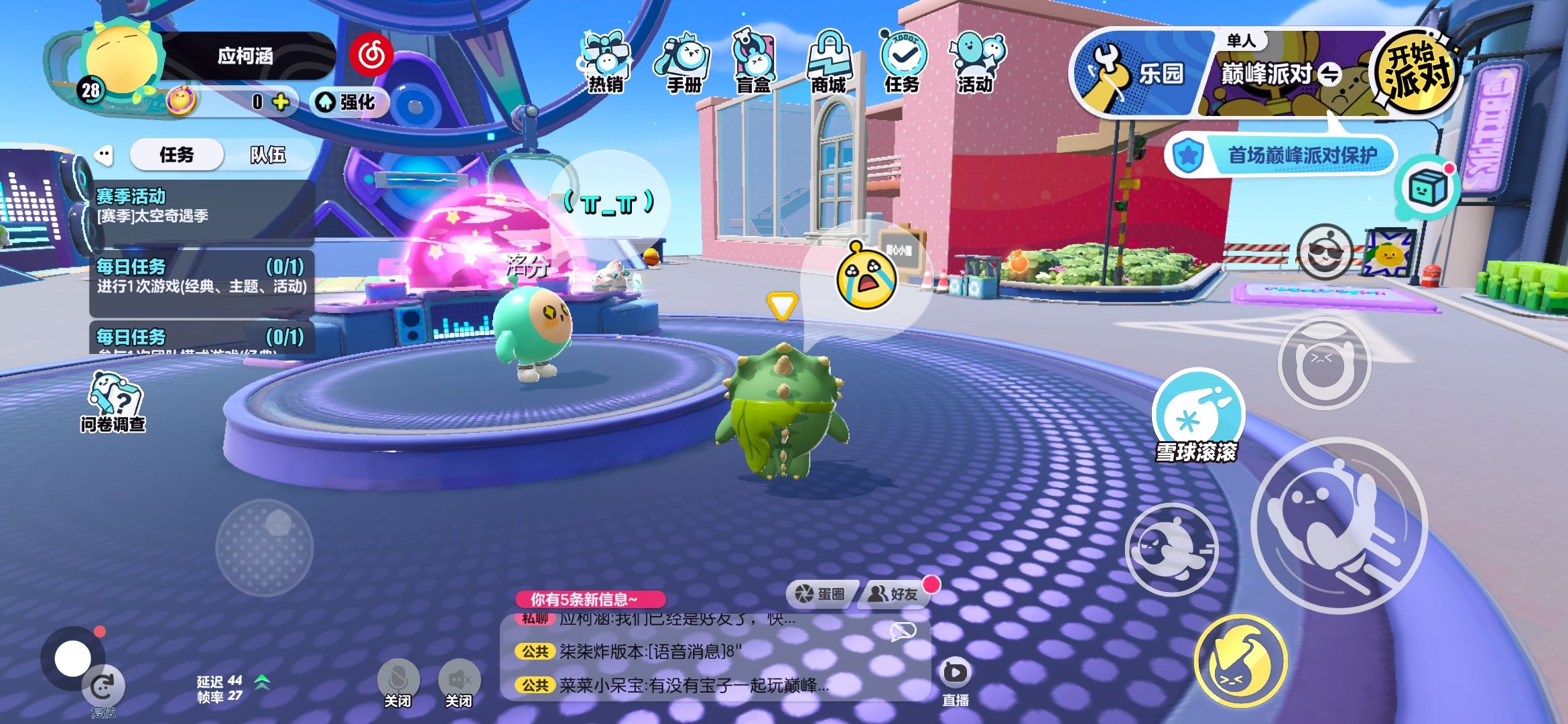1568x724 pixels.
Task: Open the 活动 events menu
Action: pos(976,63)
